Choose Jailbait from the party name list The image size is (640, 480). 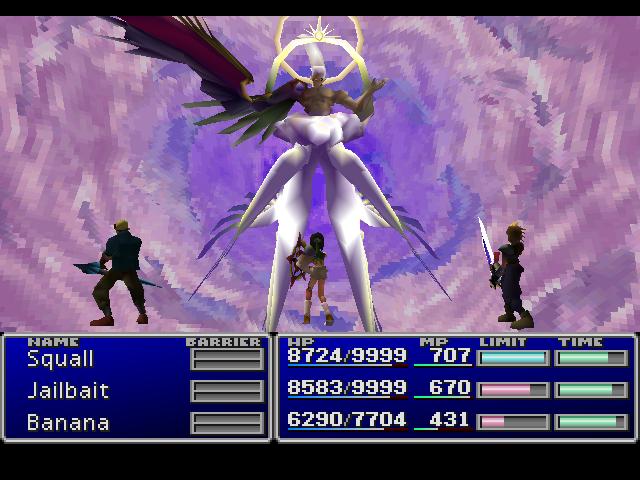click(x=68, y=390)
